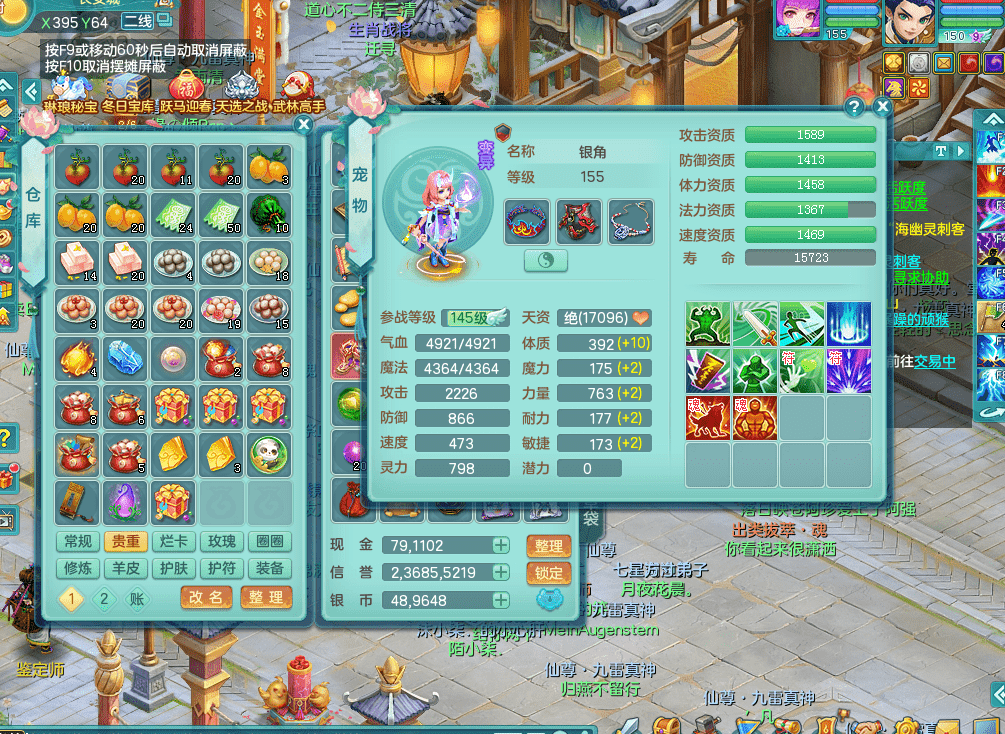Open the pet panel help question mark
The height and width of the screenshot is (734, 1005).
coord(854,106)
